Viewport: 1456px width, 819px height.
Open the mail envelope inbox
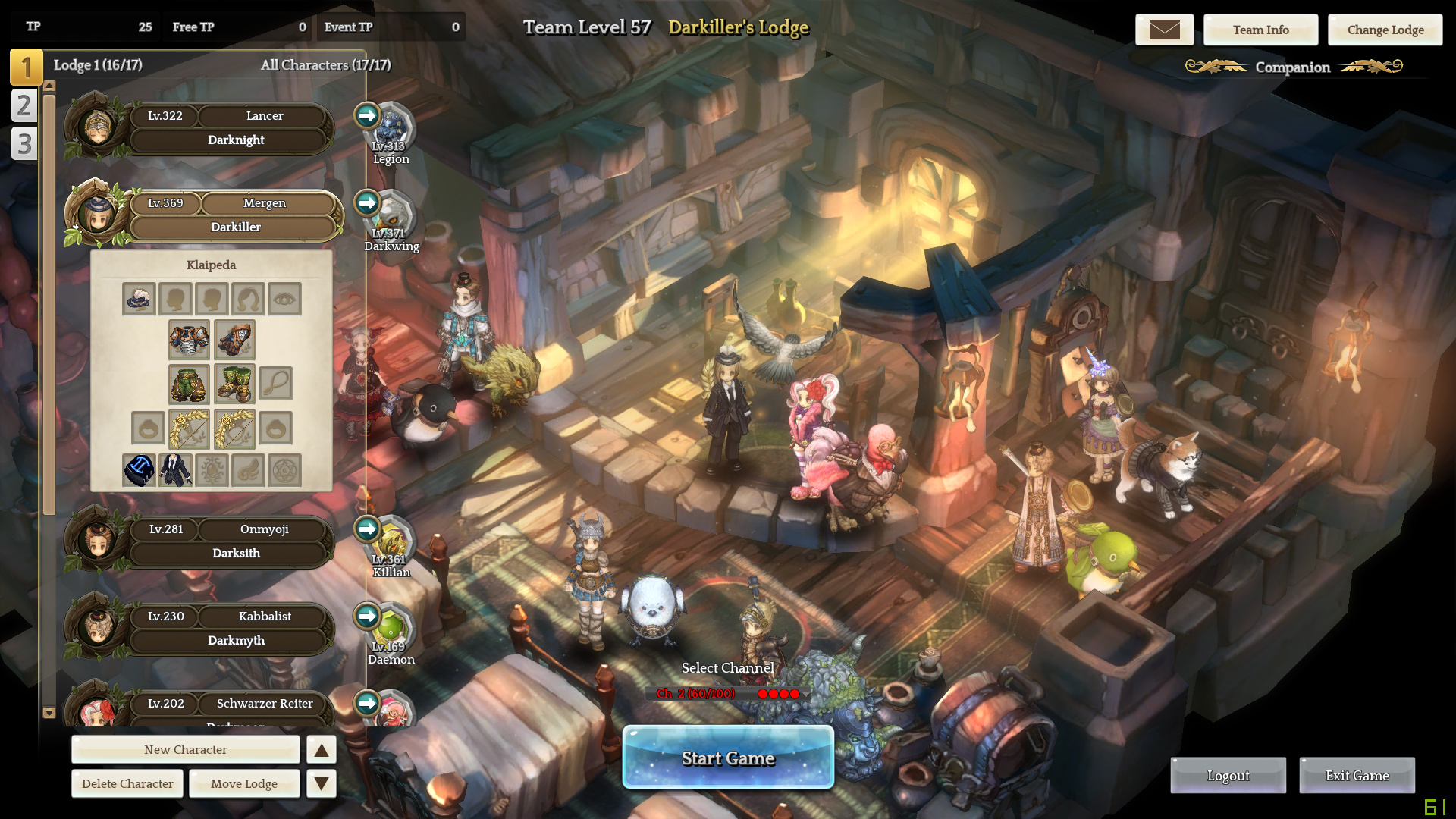pos(1164,30)
